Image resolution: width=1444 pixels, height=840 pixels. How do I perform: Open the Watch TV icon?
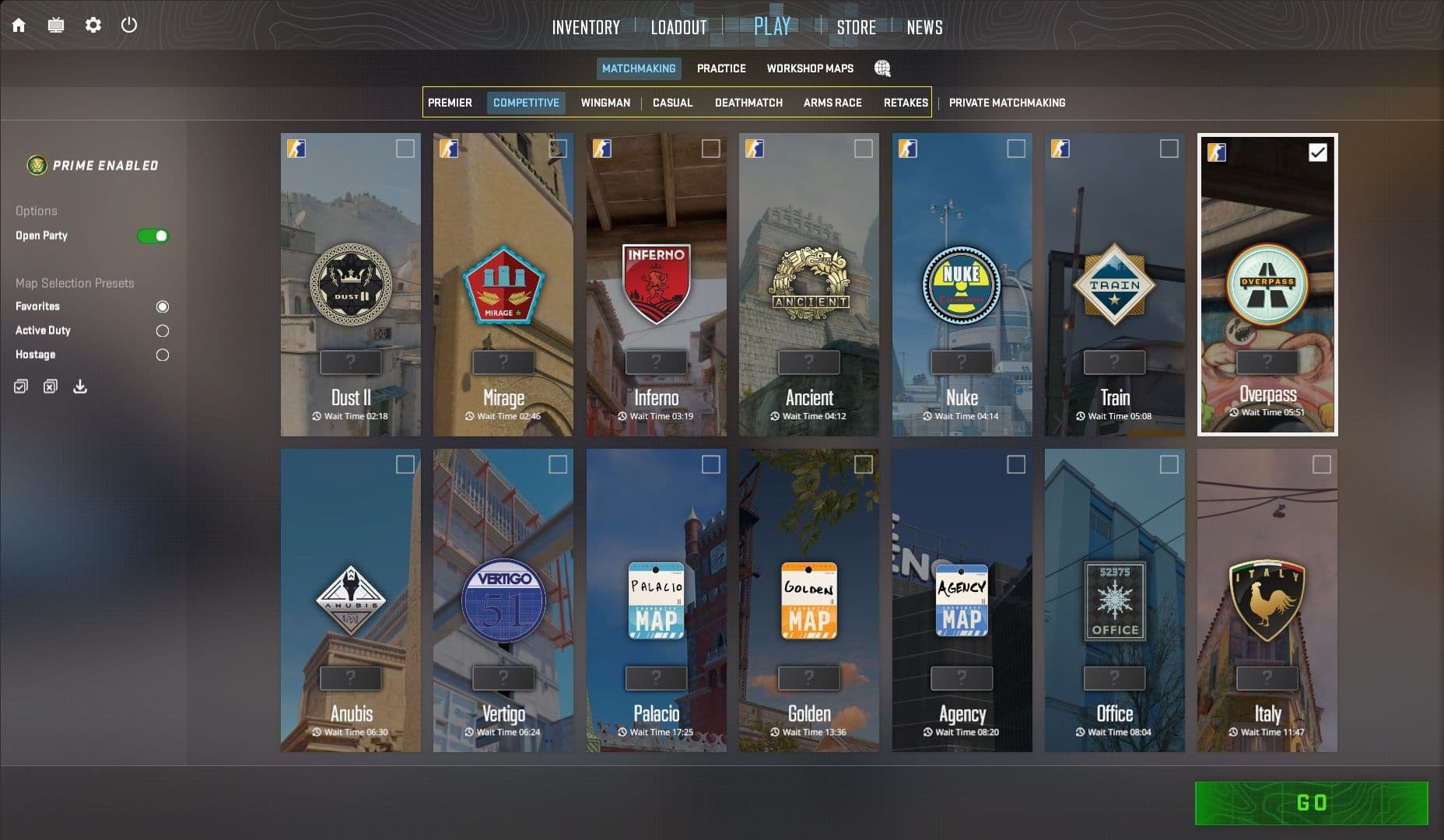click(x=55, y=25)
